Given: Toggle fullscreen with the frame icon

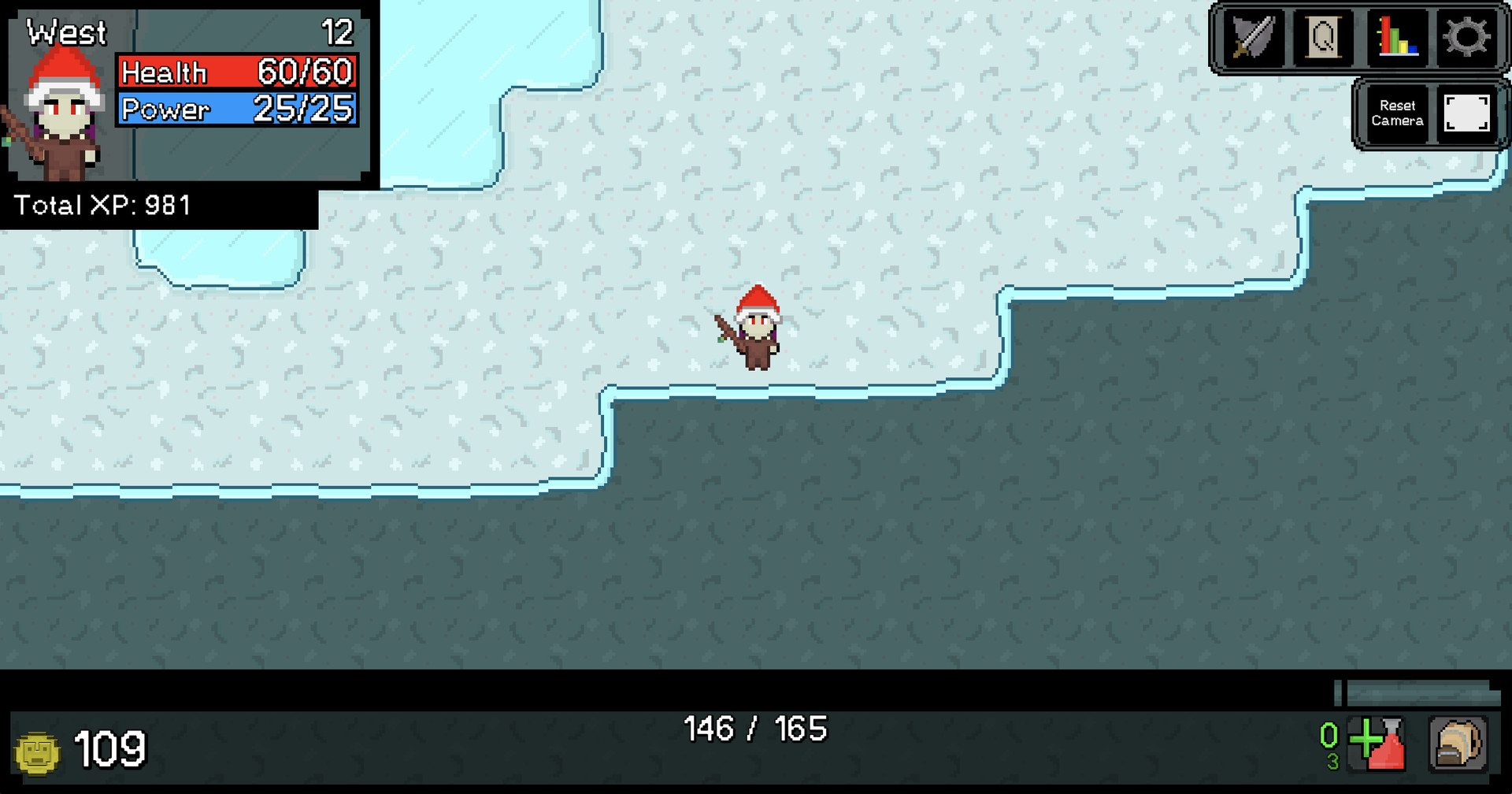Looking at the screenshot, I should point(1468,114).
